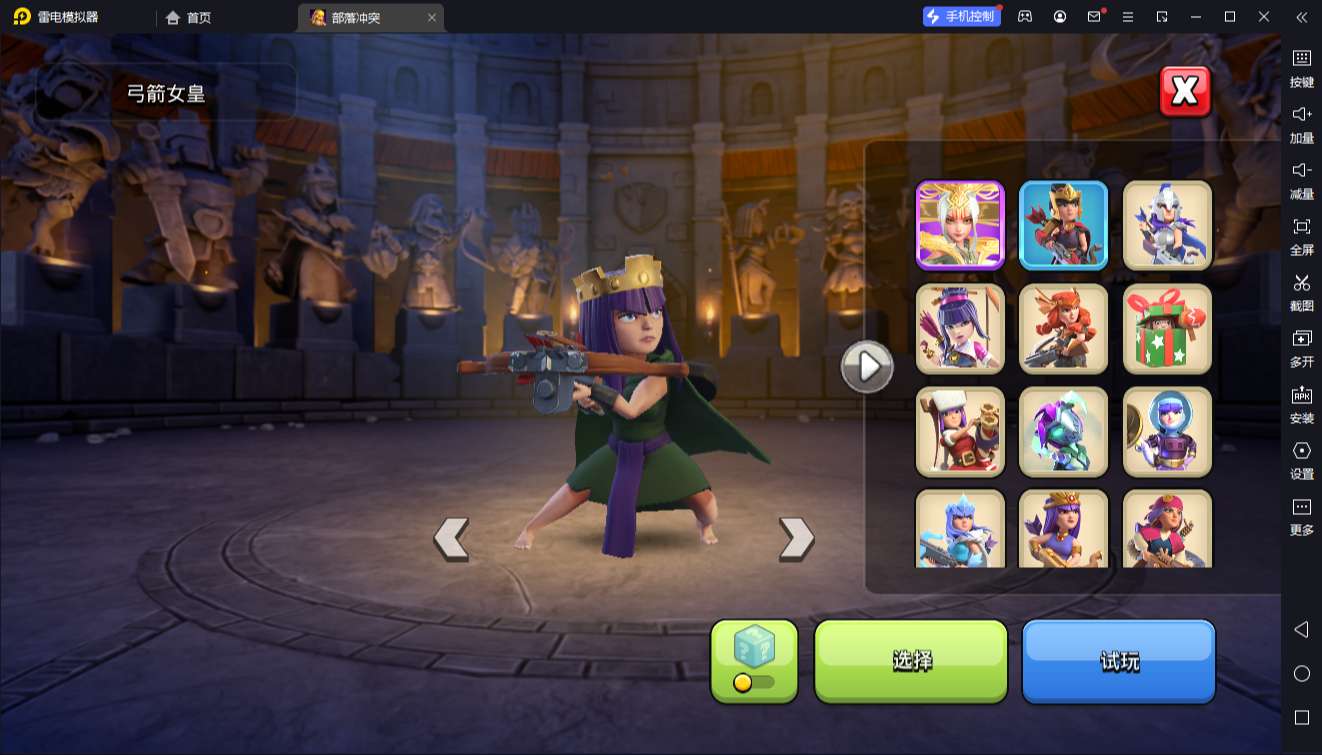
Task: Choose the blue-highlighted red warrior skin
Action: point(1064,226)
